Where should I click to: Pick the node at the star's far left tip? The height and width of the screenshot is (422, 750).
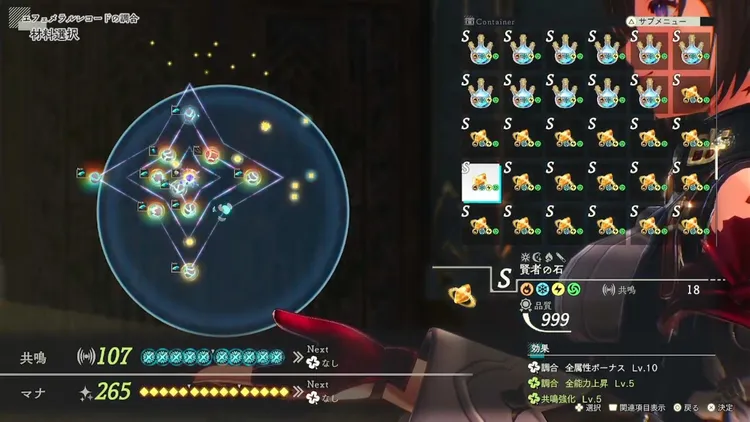94,177
